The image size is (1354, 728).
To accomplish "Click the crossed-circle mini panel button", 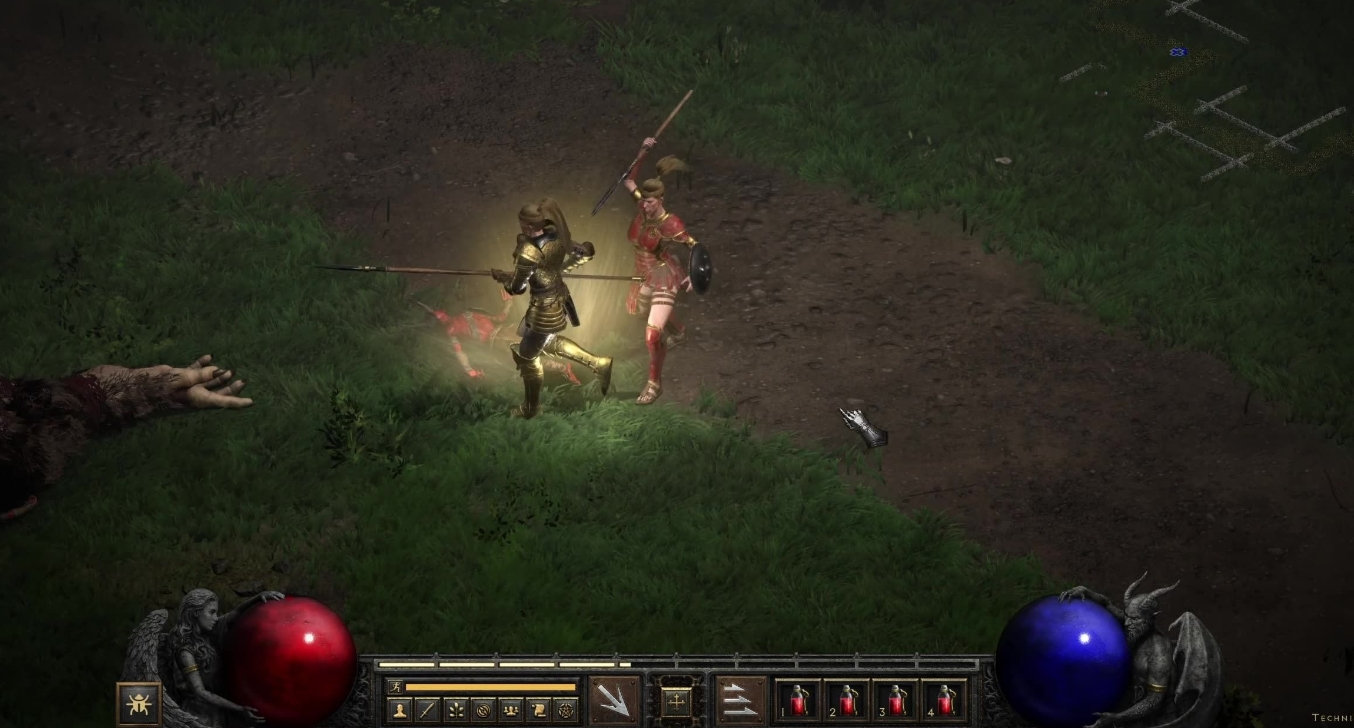I will (x=483, y=710).
